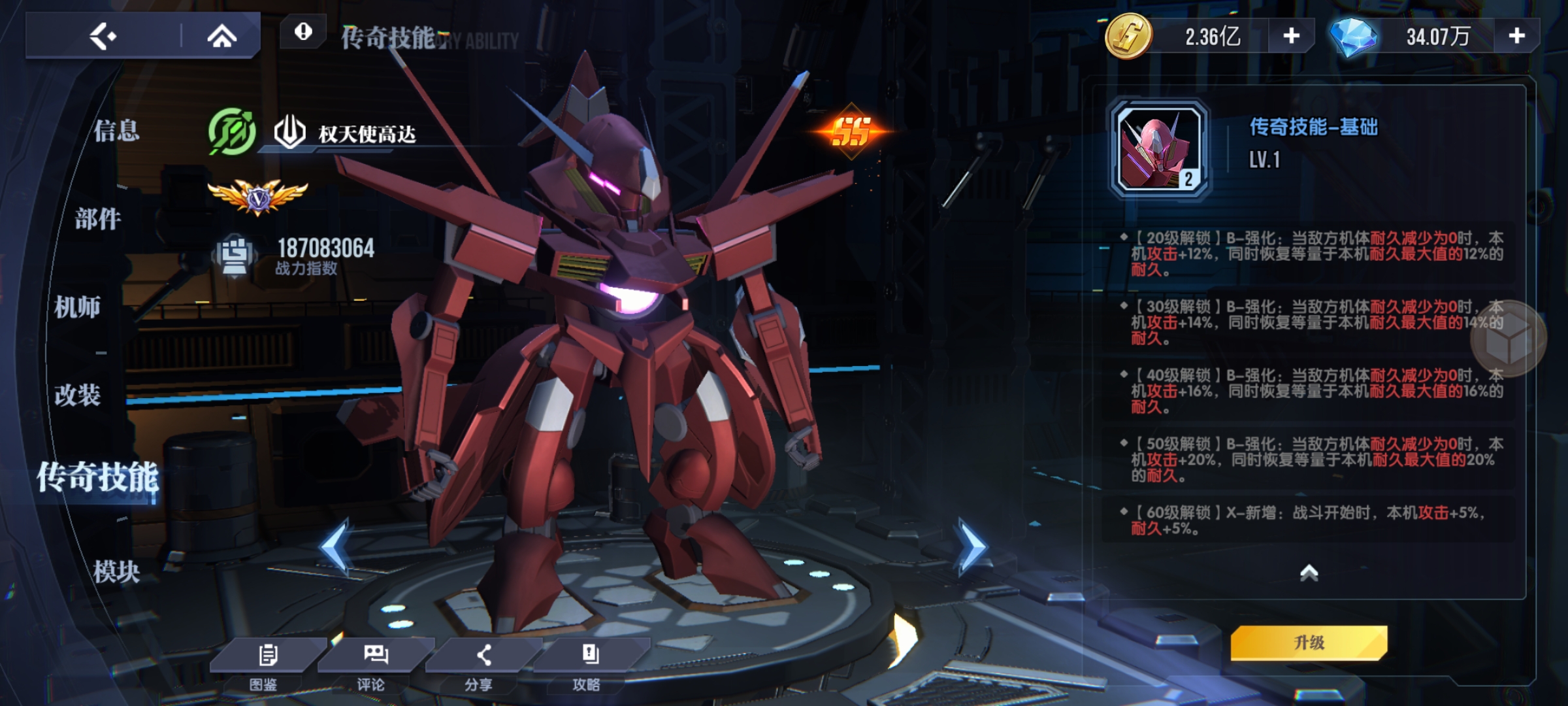View the previous mech with left arrow
Viewport: 1568px width, 706px height.
click(x=336, y=546)
